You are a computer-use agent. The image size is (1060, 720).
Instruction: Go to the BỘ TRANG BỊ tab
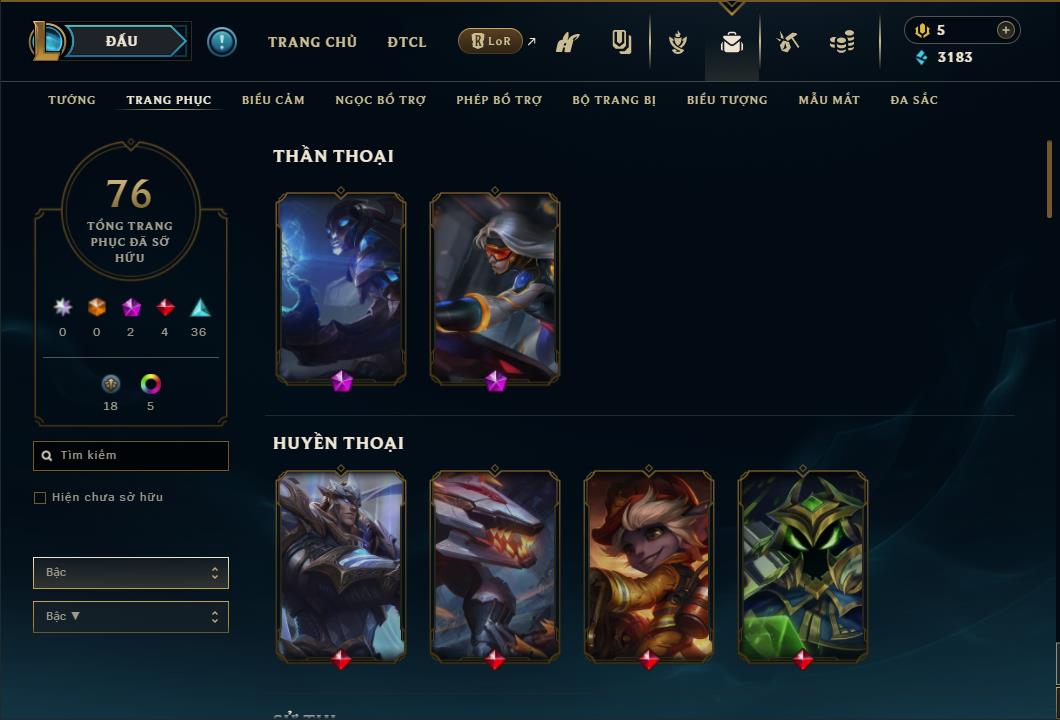(x=614, y=100)
